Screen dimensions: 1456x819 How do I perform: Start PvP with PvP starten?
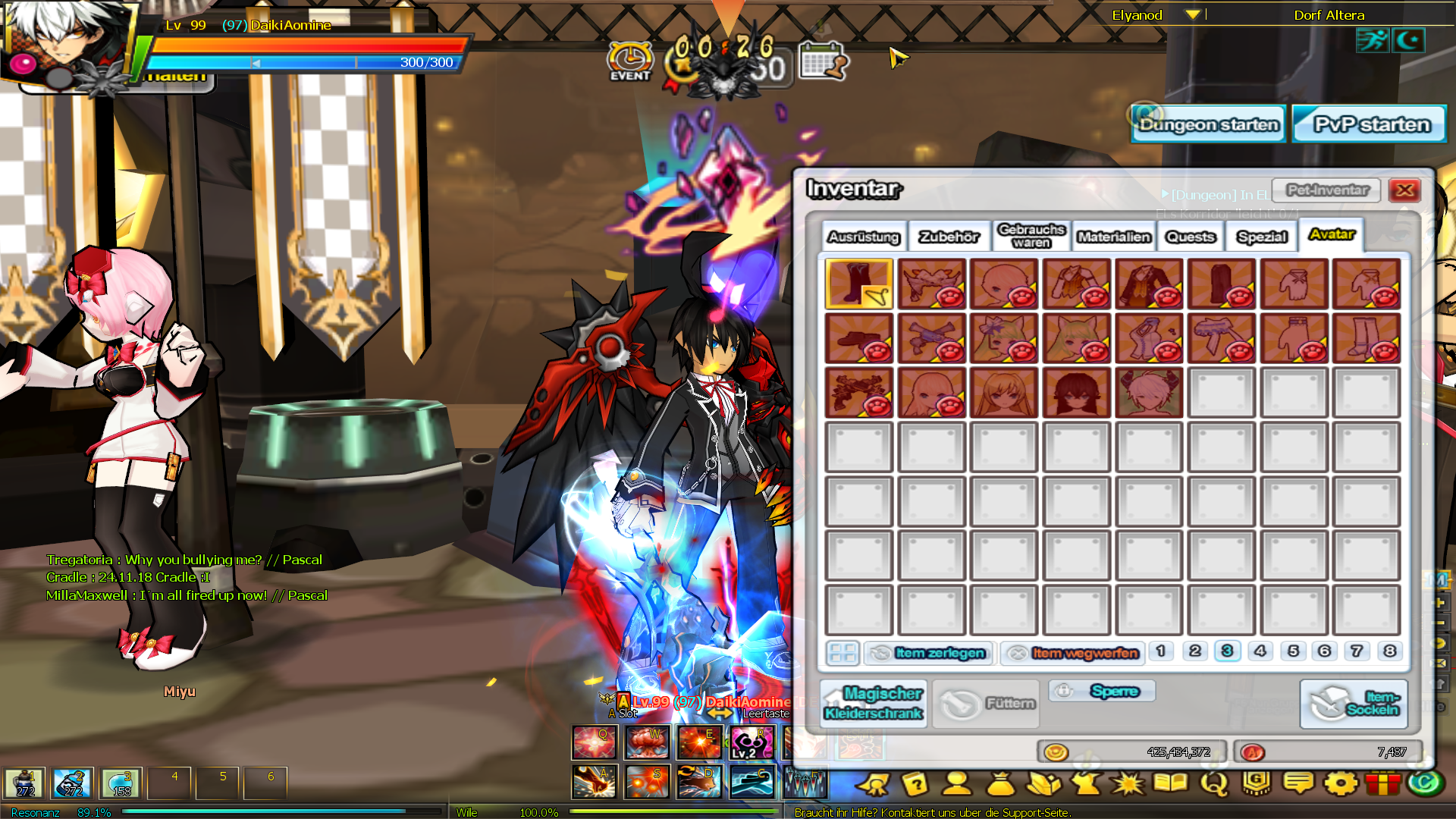[x=1371, y=124]
